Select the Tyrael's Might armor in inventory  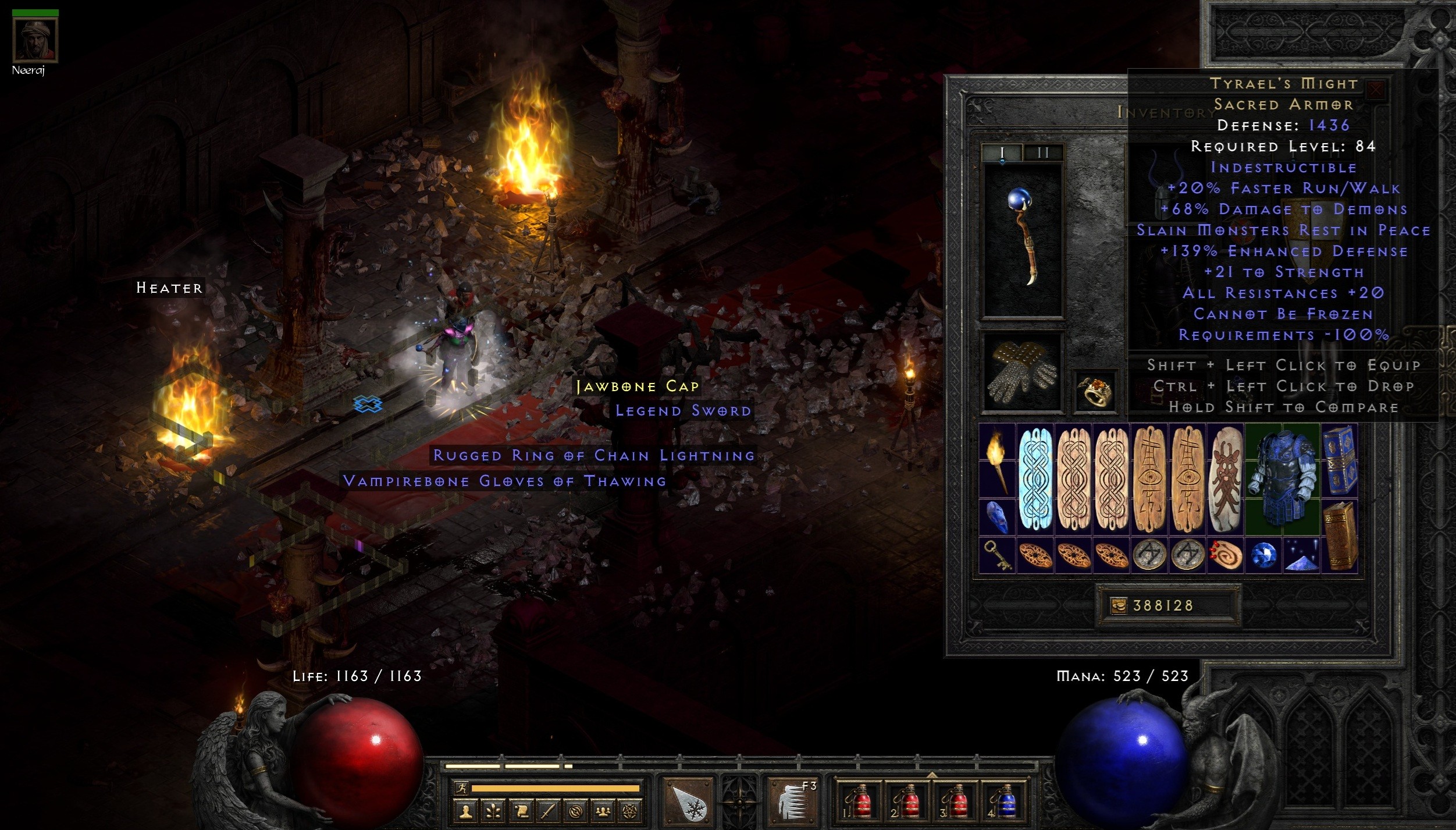pyautogui.click(x=1282, y=477)
